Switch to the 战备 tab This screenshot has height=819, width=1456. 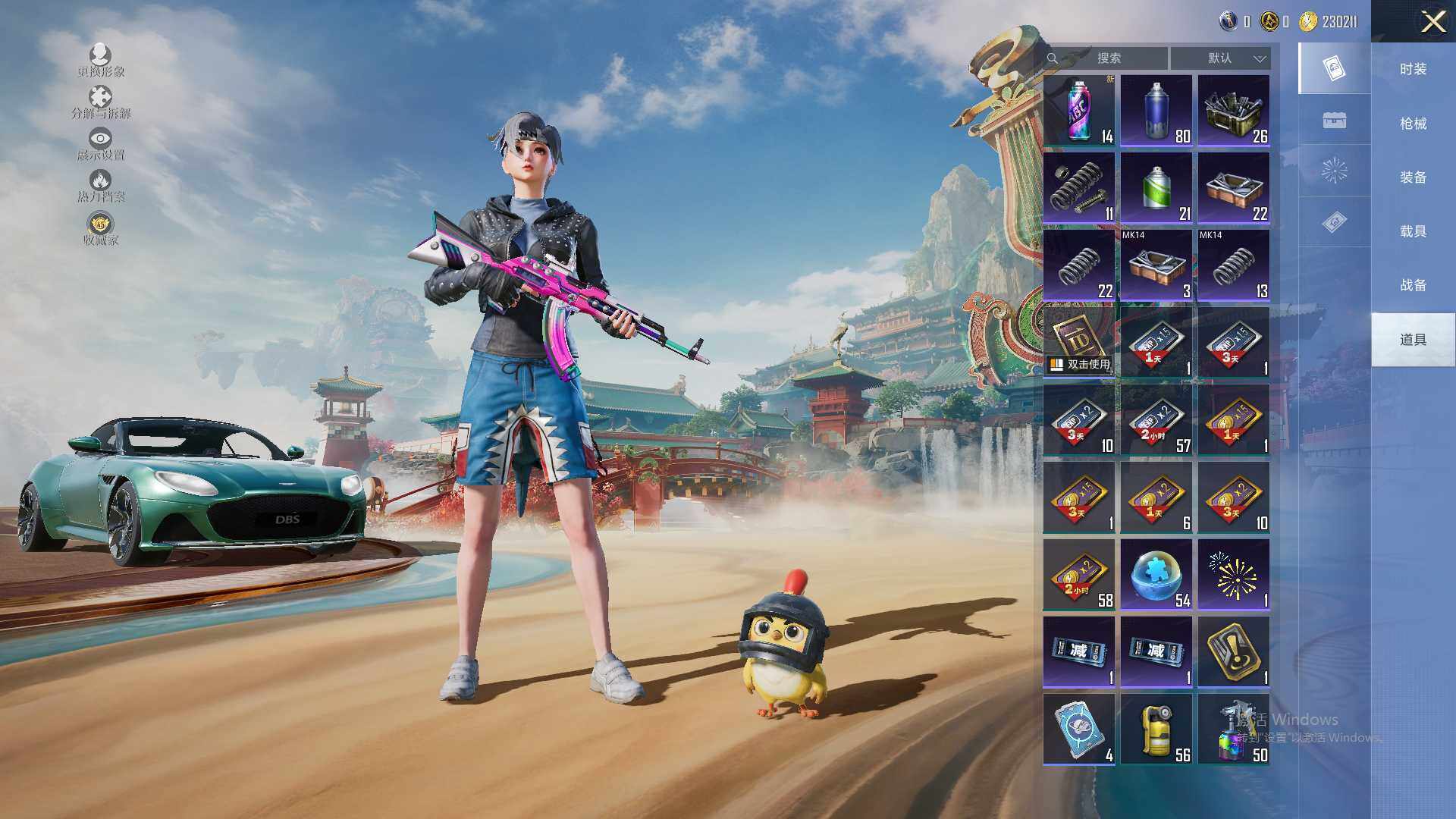point(1413,285)
